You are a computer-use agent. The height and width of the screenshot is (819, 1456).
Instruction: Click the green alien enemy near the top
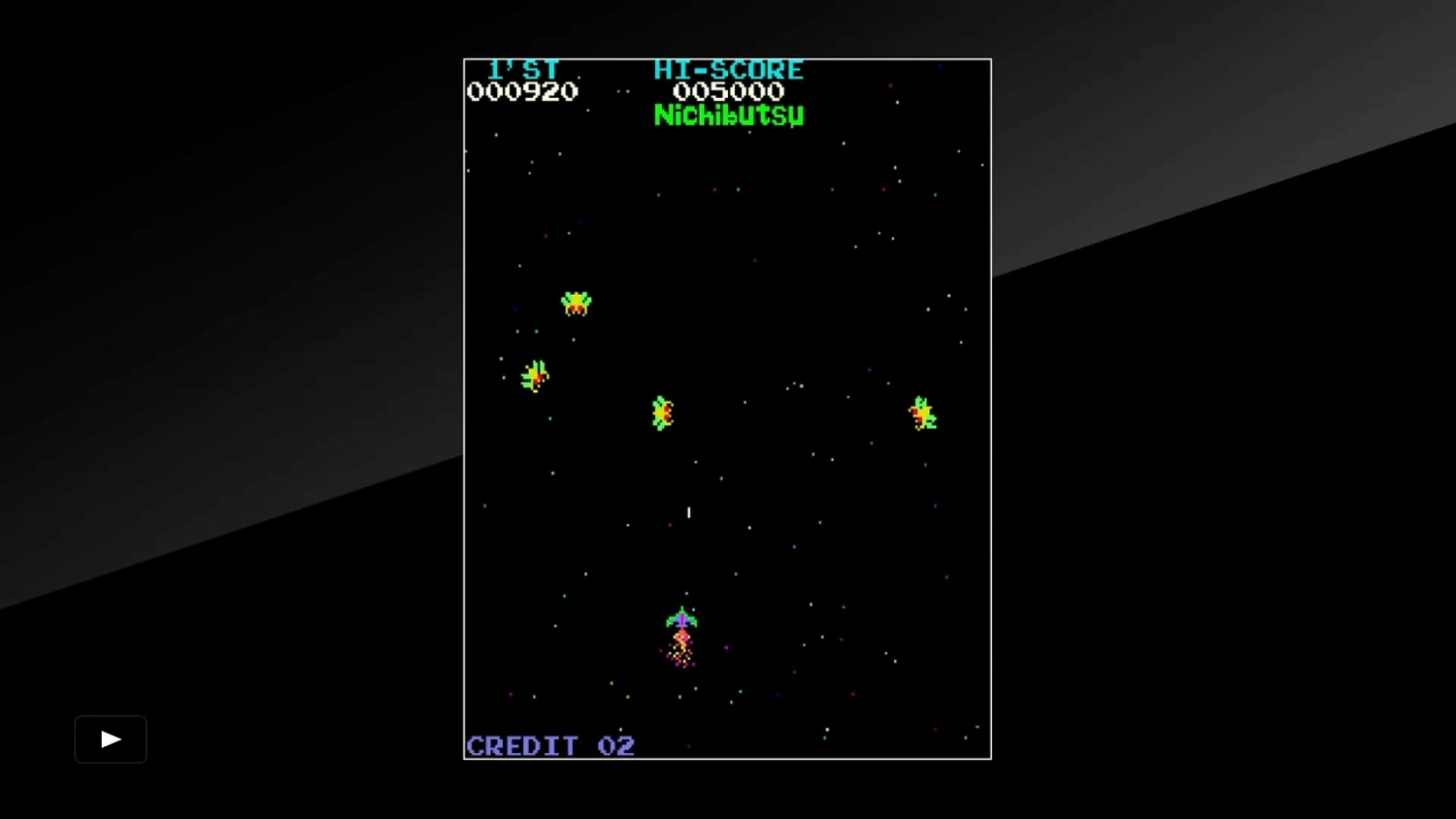[575, 302]
